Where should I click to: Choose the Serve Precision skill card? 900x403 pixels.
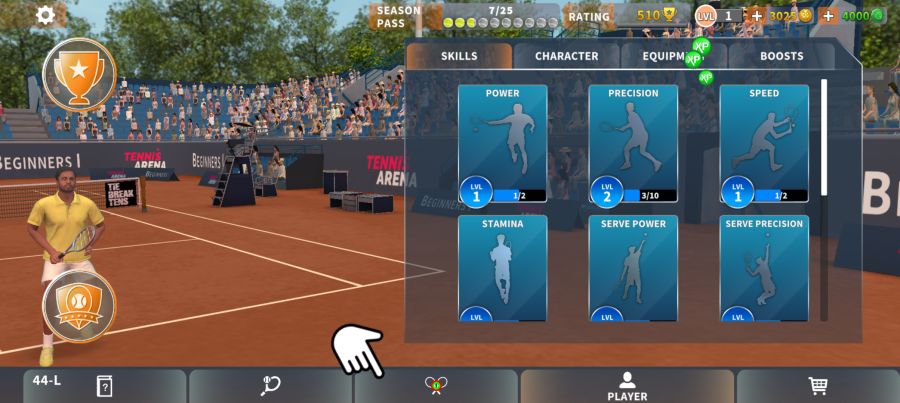(764, 268)
